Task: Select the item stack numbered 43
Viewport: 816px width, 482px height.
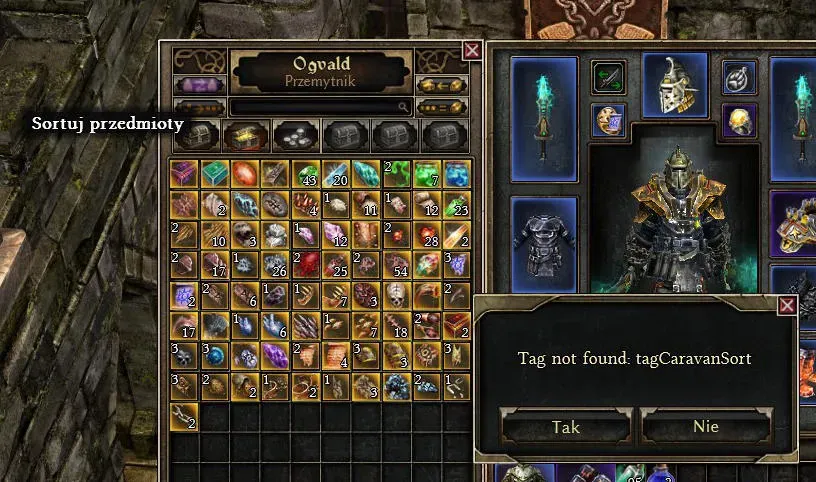Action: coord(306,173)
